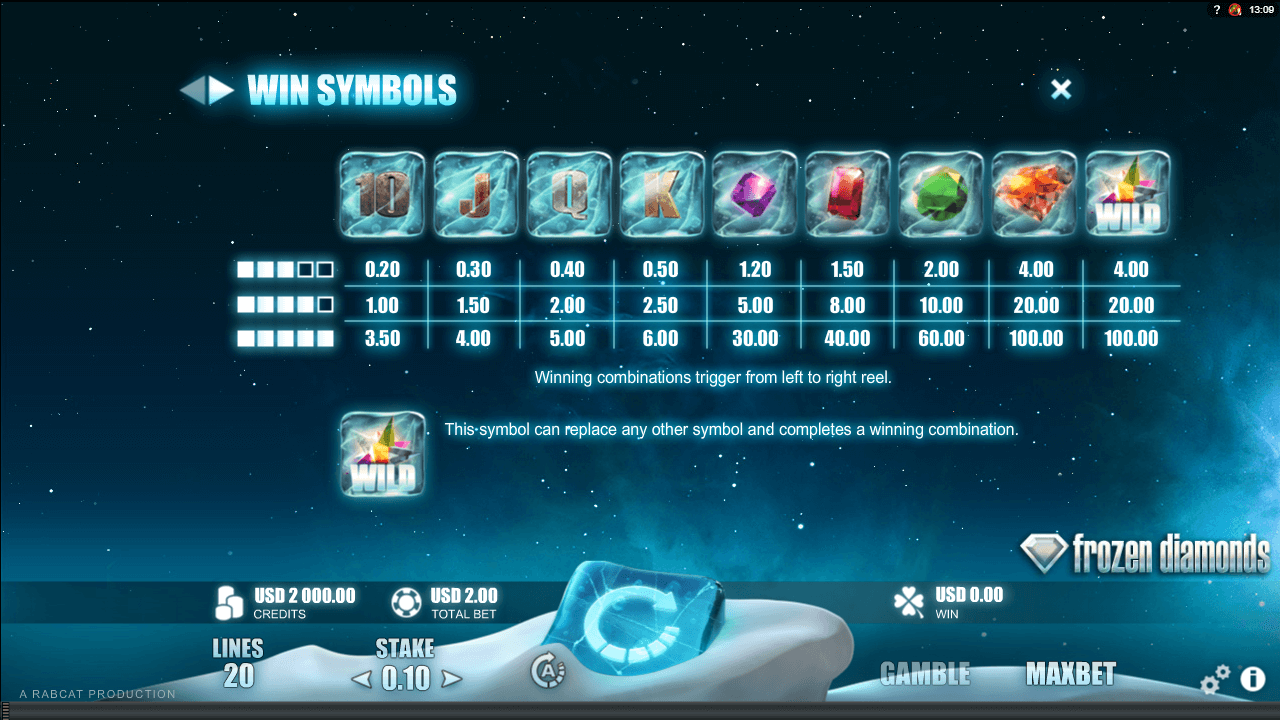Open the help question mark
Viewport: 1280px width, 720px height.
point(1216,9)
